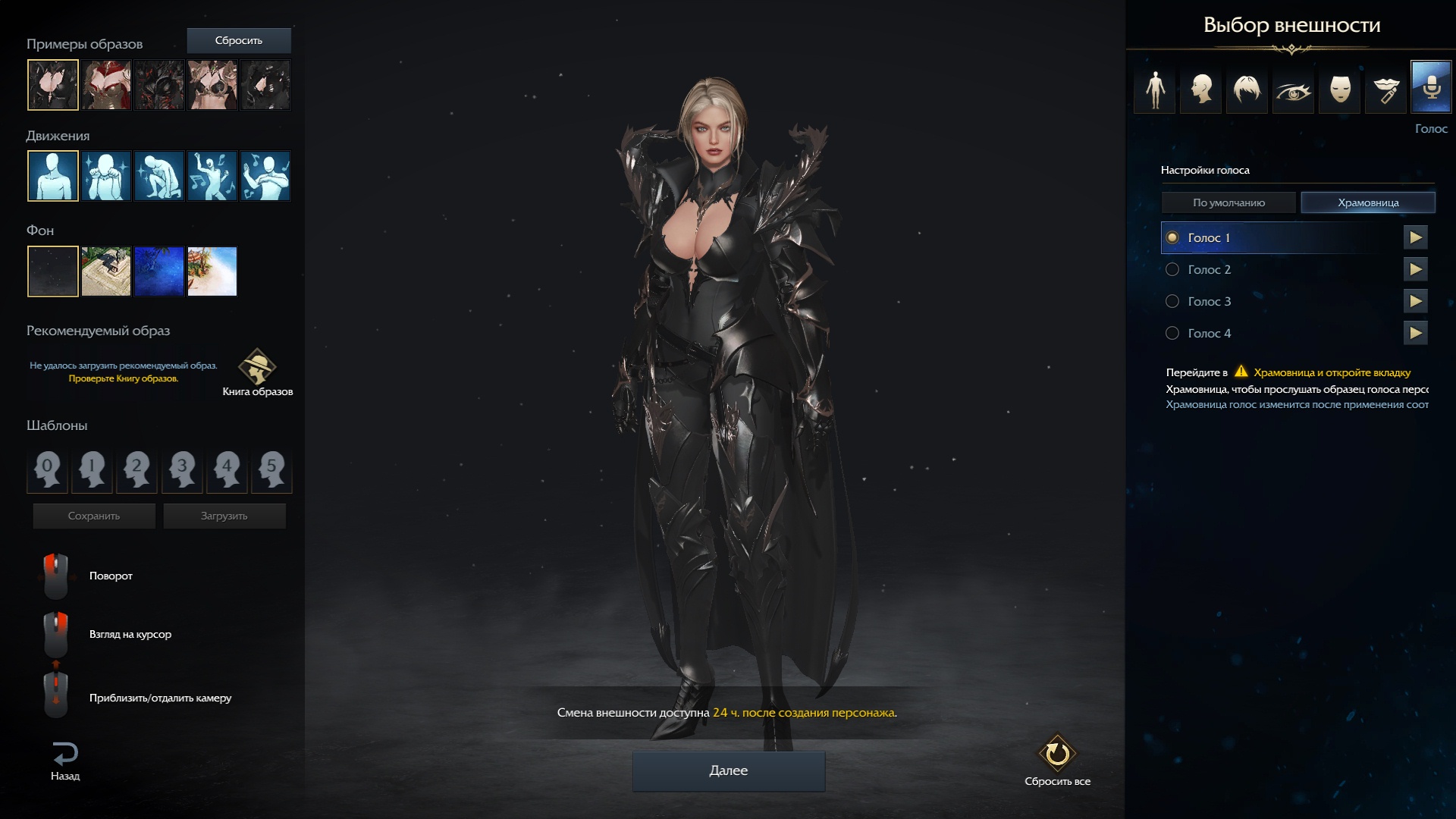Play the Голос 4 voice sample
The width and height of the screenshot is (1456, 819).
pos(1415,333)
